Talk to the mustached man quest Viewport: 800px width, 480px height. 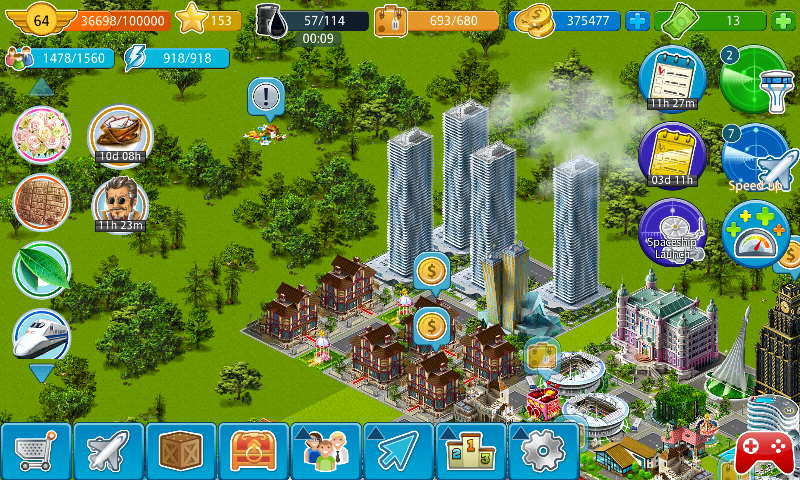click(121, 204)
